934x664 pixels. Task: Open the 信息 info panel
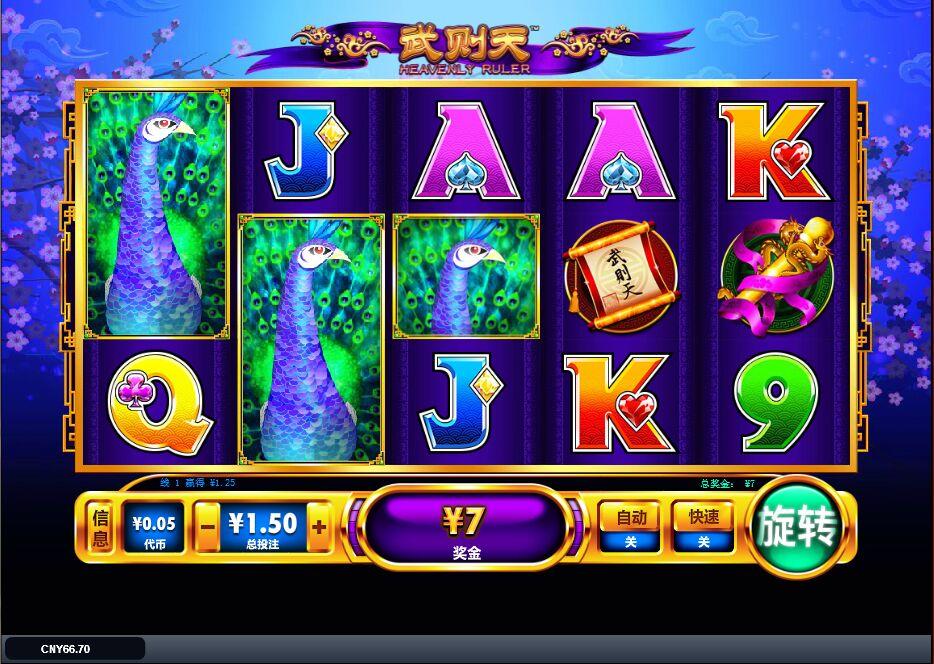(x=100, y=527)
